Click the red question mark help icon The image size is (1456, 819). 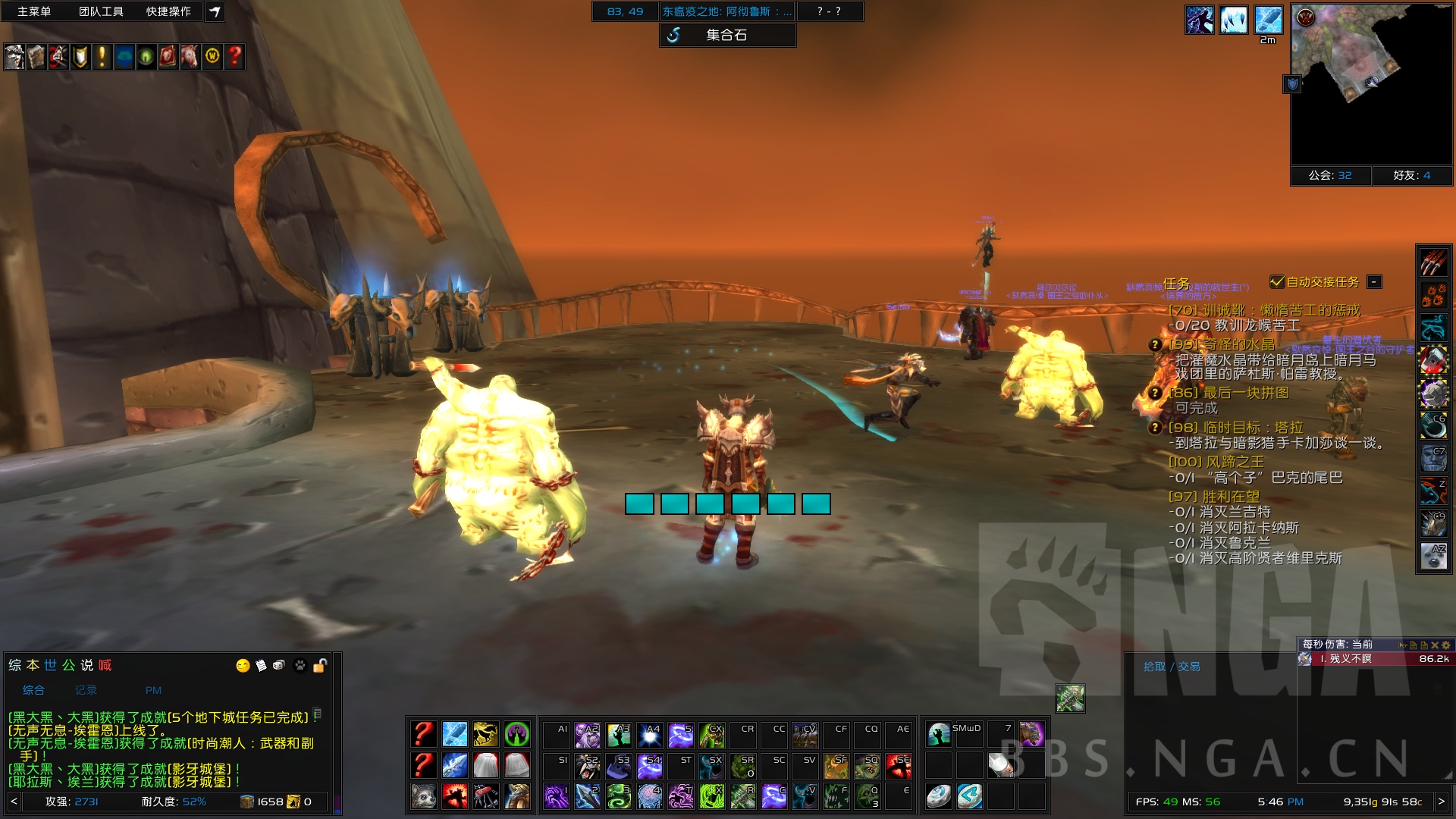tap(234, 56)
